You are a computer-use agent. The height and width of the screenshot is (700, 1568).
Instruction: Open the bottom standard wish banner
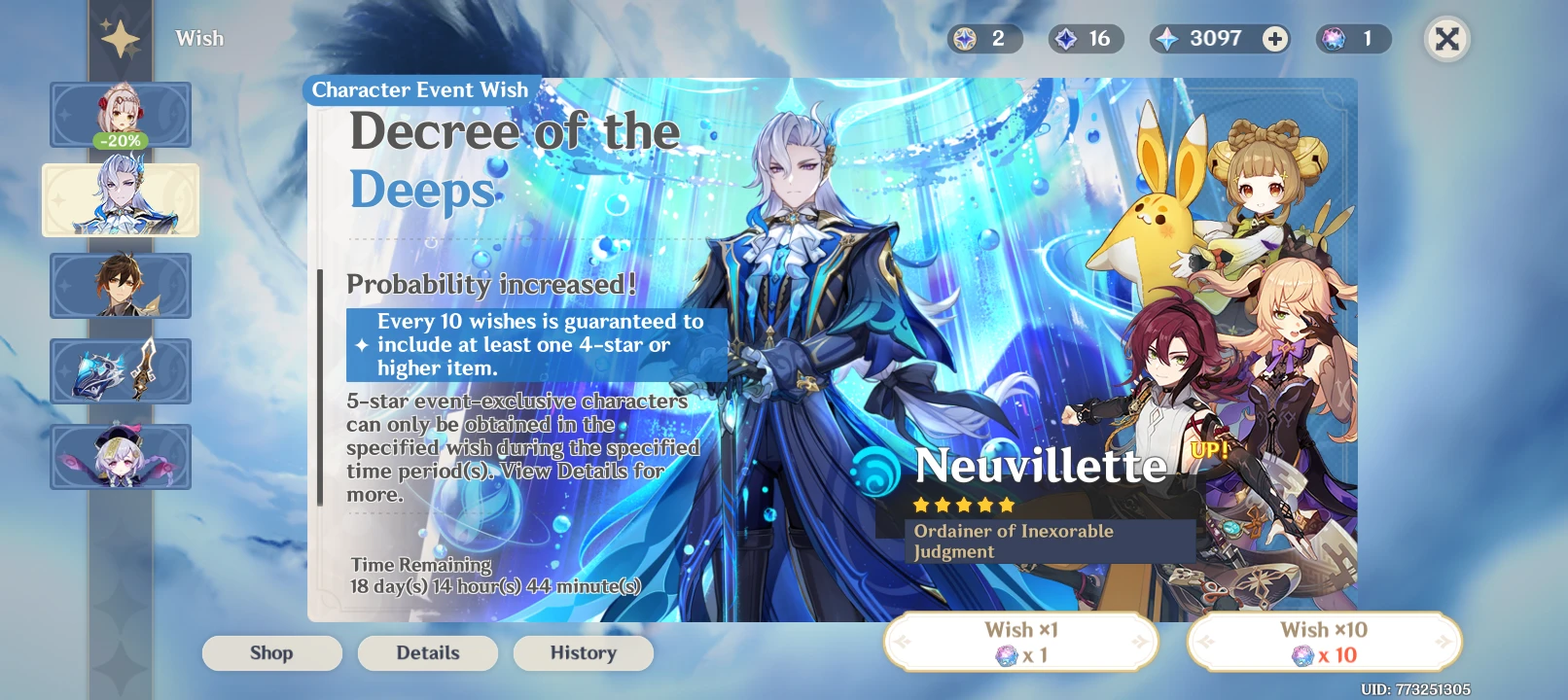pos(121,457)
